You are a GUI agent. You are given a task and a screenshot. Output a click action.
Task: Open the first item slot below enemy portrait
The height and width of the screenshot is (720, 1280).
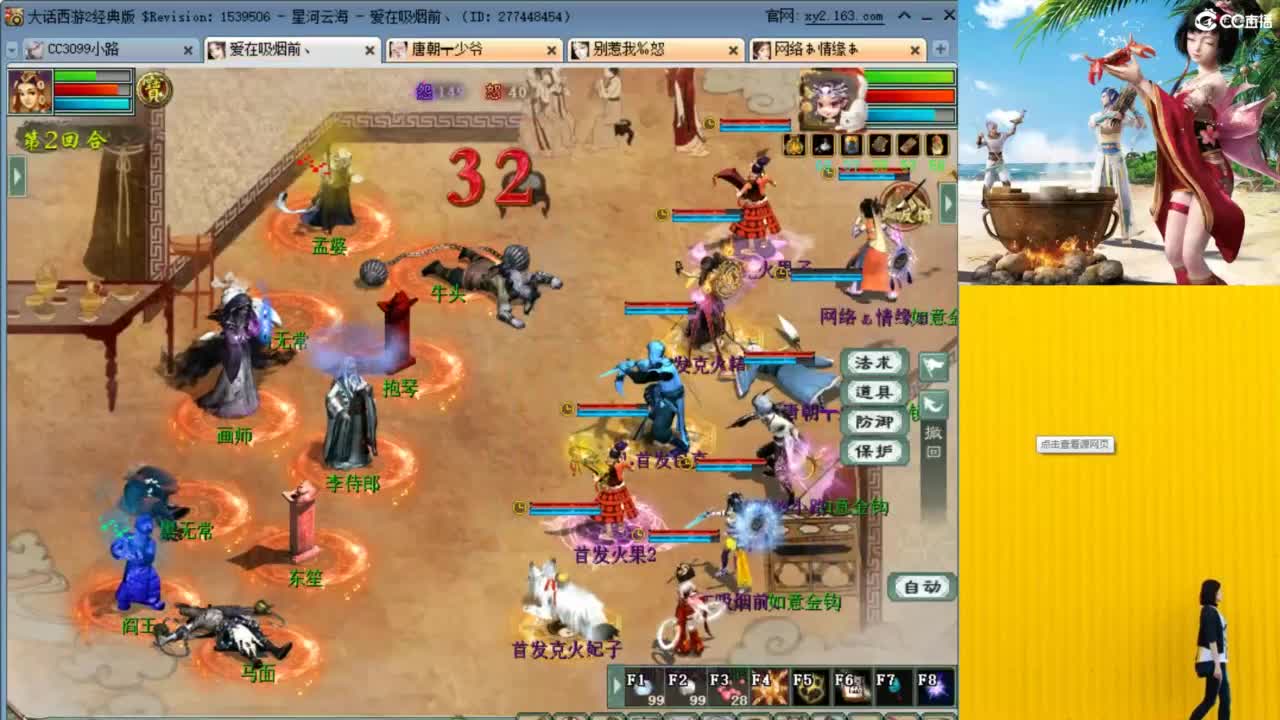(795, 145)
